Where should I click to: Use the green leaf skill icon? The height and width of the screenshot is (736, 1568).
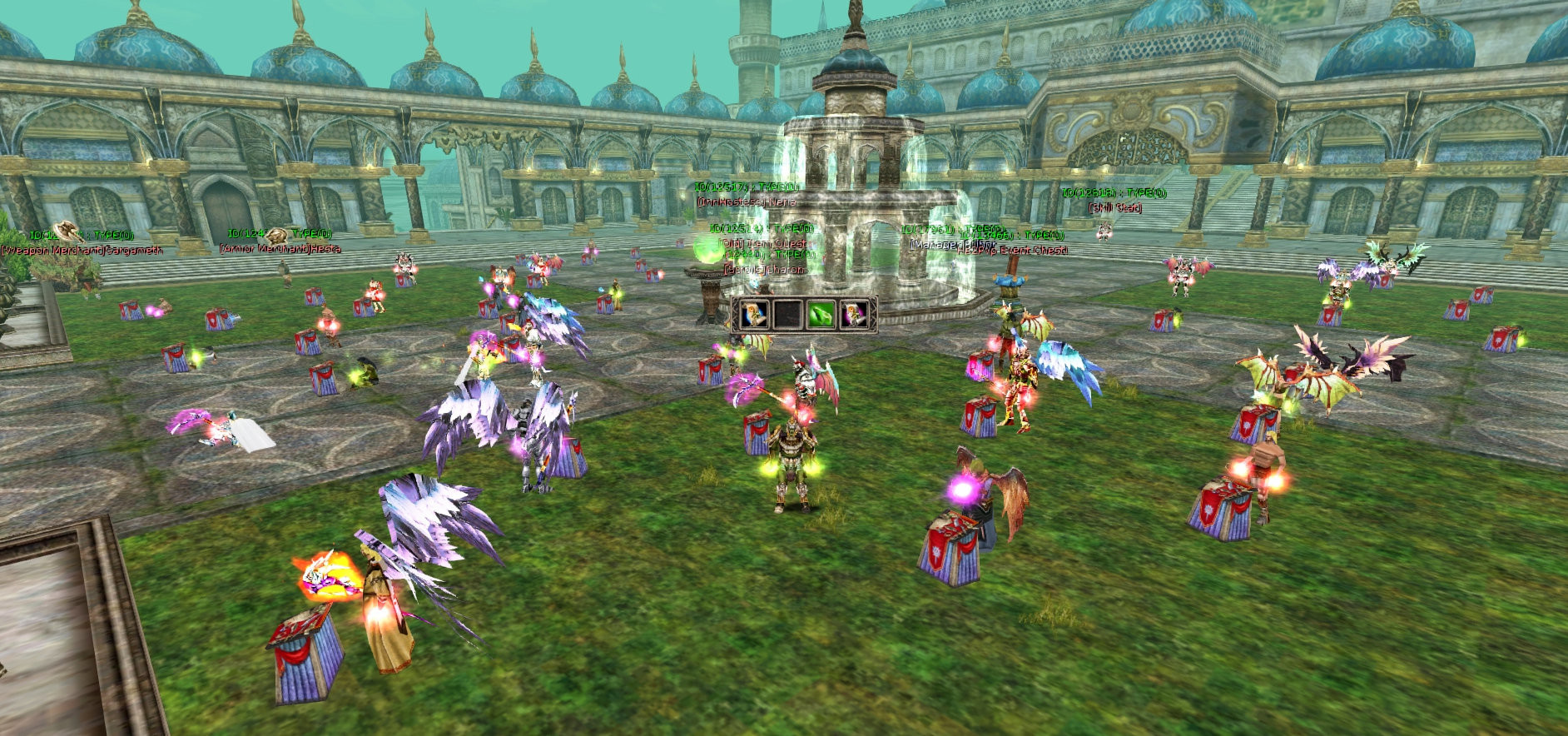click(x=821, y=315)
